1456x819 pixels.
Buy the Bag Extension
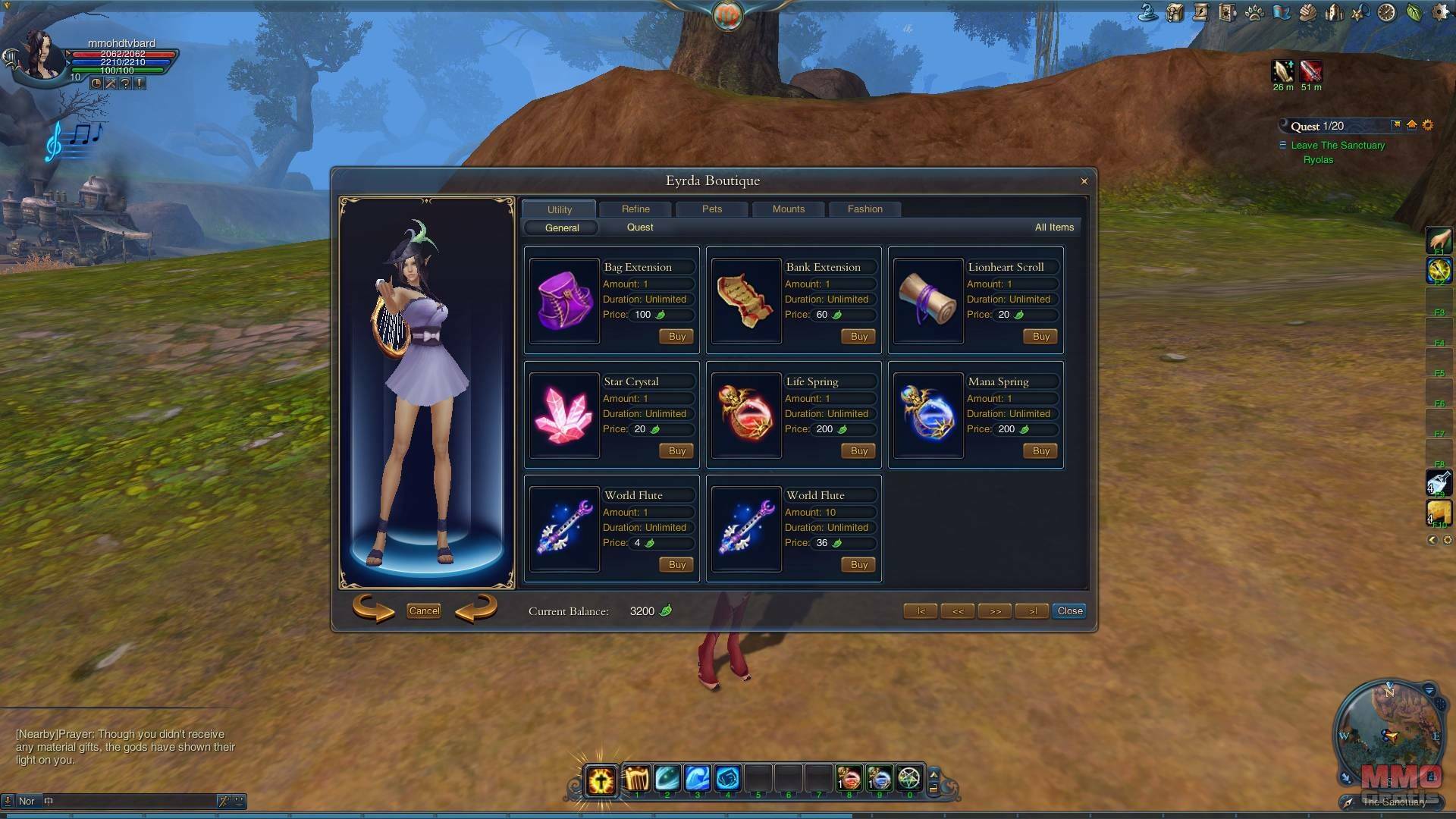tap(676, 336)
